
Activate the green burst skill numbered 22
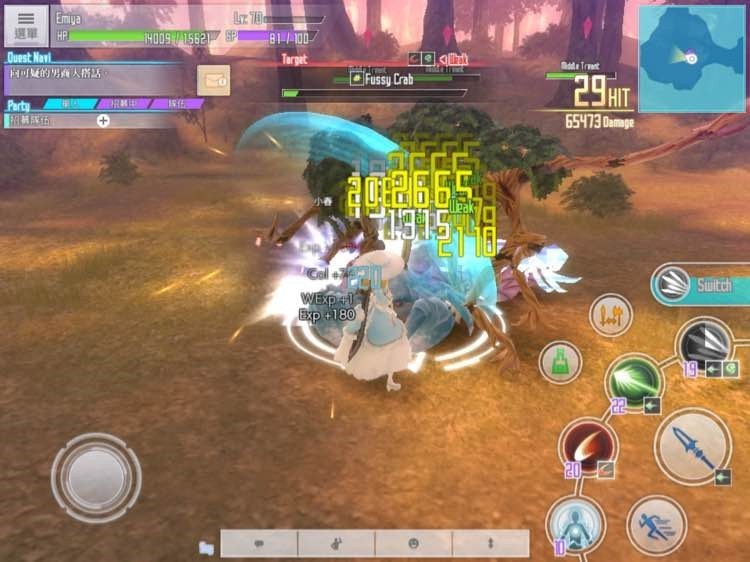pos(632,382)
